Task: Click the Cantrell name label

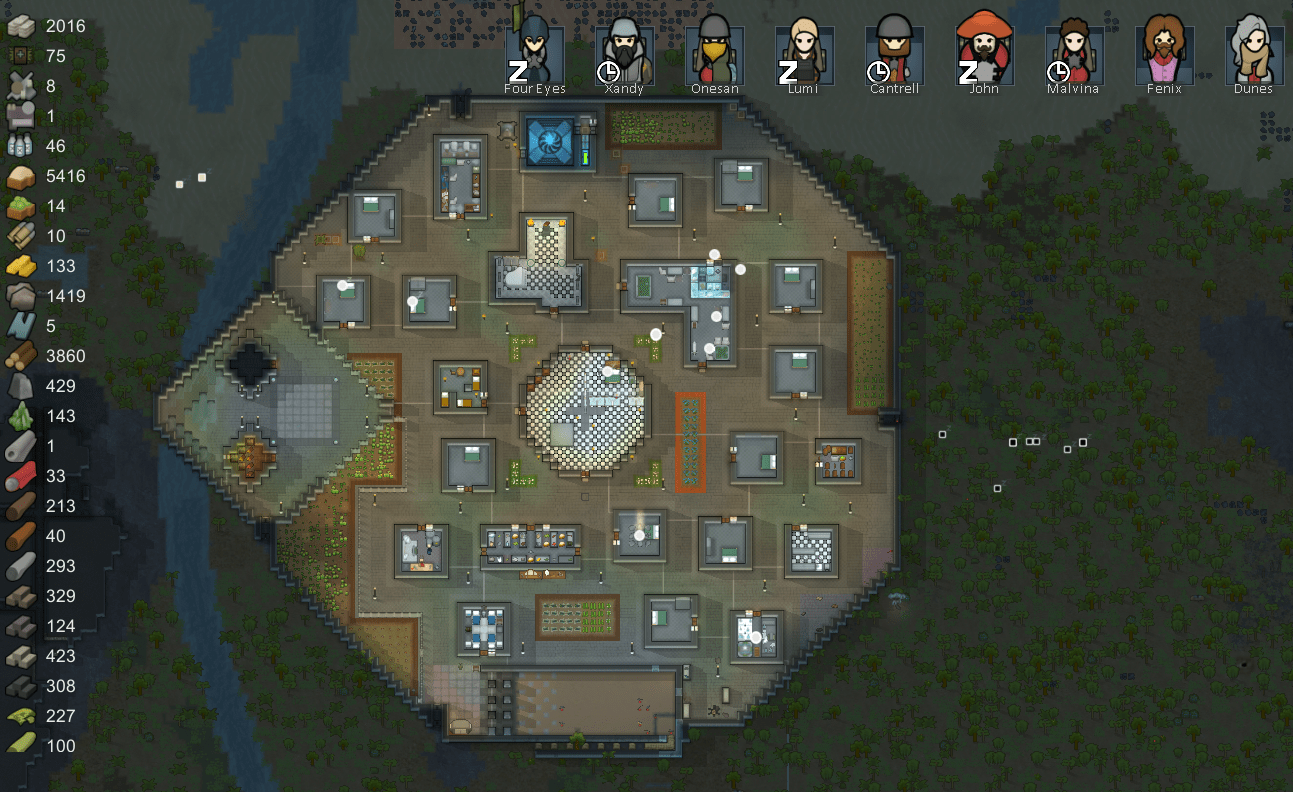Action: 893,88
